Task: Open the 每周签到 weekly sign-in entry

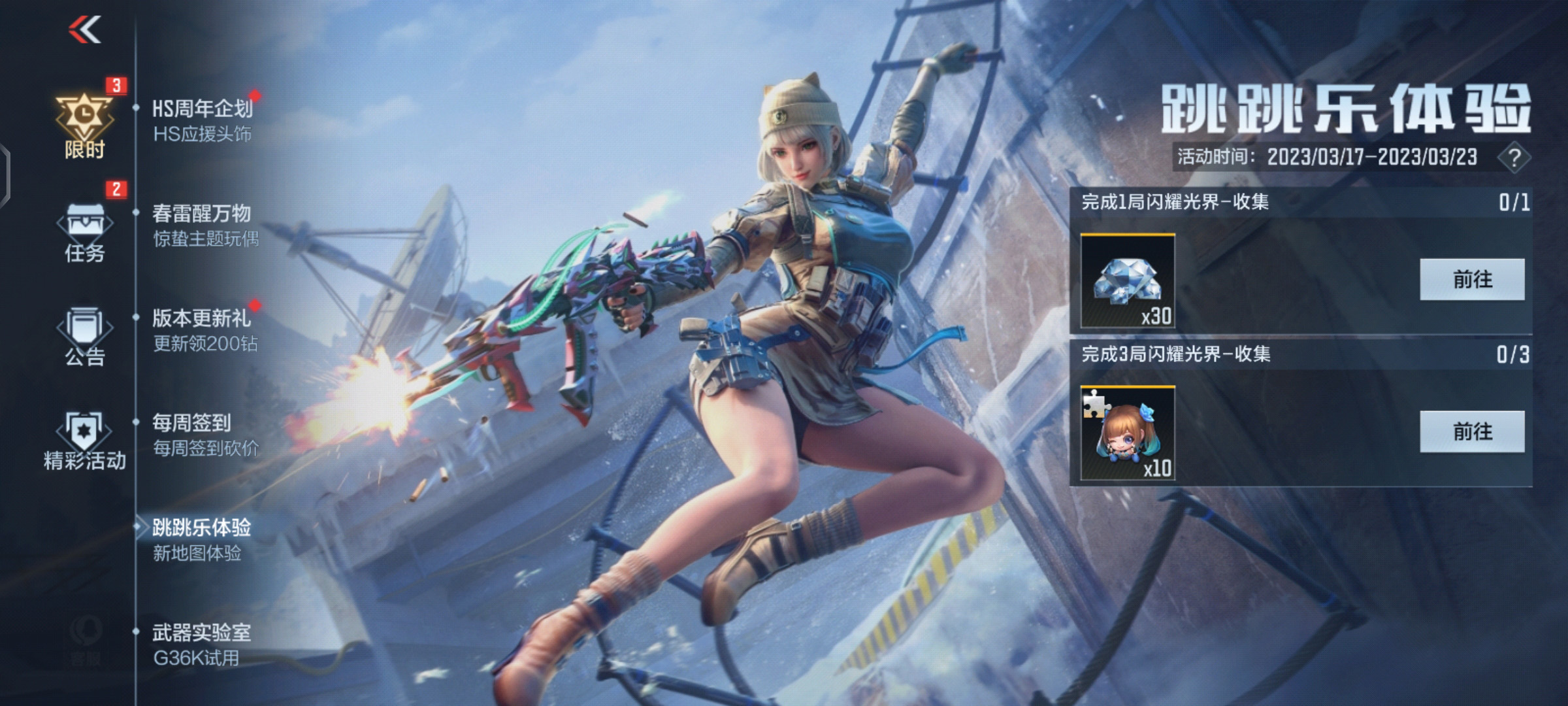Action: click(204, 435)
